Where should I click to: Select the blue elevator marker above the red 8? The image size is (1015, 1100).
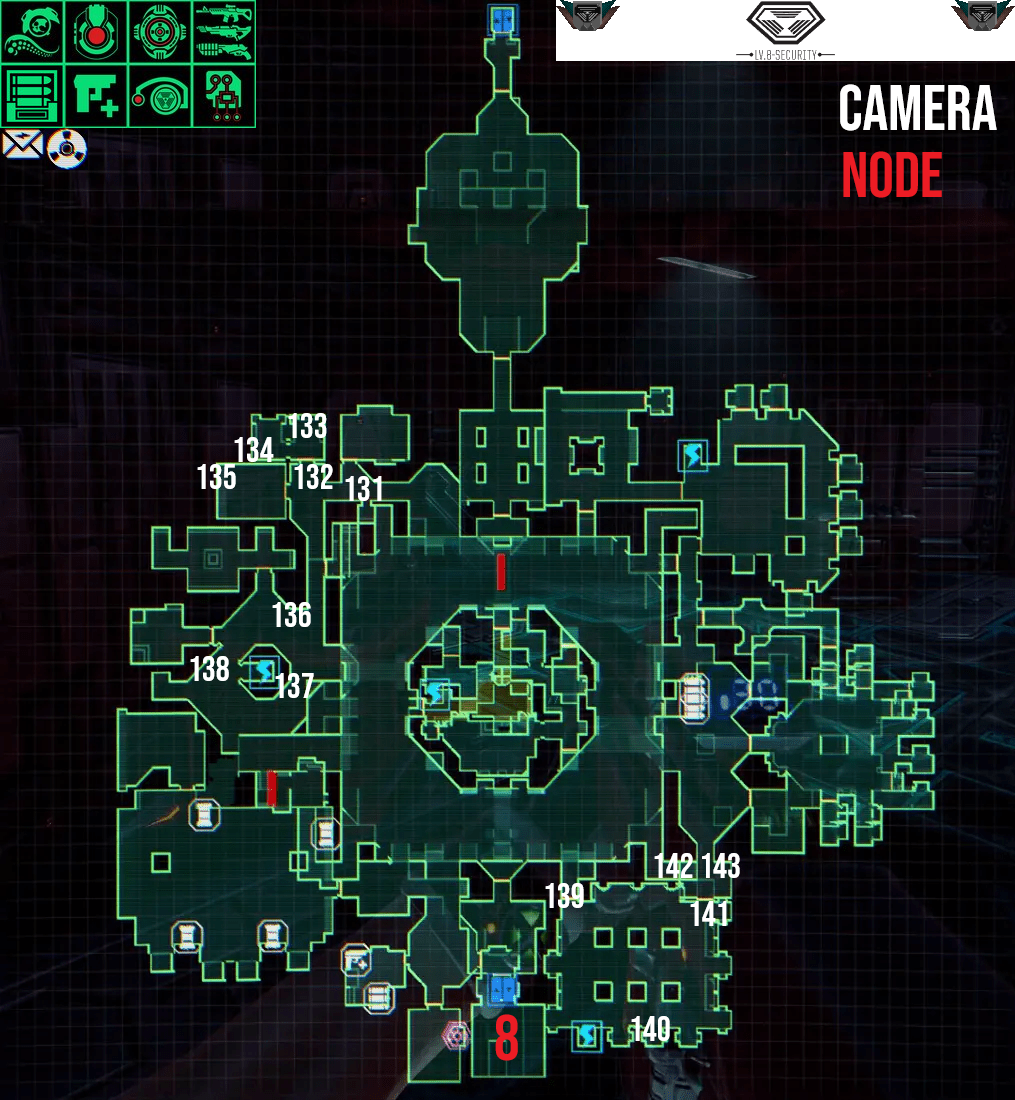click(x=502, y=990)
